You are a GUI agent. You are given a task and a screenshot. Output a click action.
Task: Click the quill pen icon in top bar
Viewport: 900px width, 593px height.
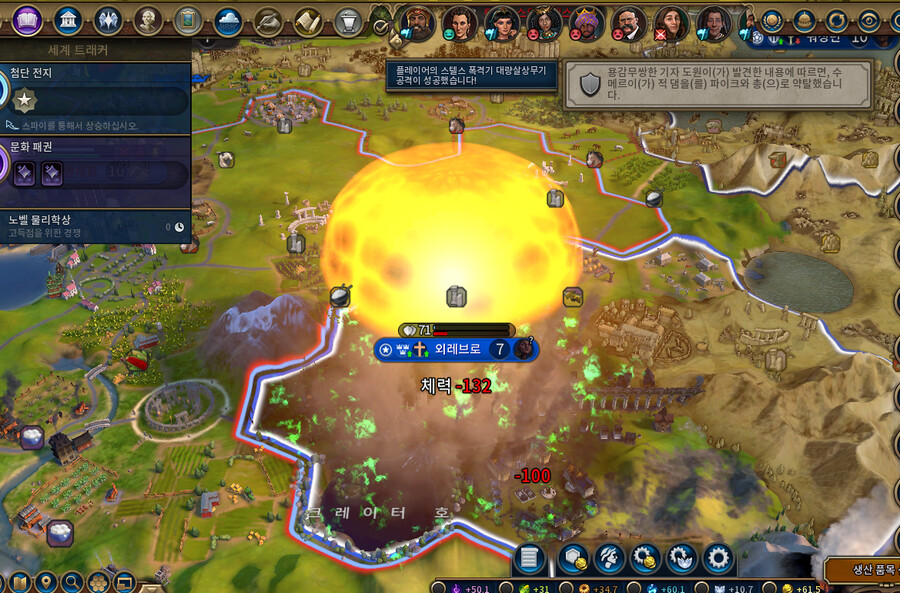[x=268, y=19]
